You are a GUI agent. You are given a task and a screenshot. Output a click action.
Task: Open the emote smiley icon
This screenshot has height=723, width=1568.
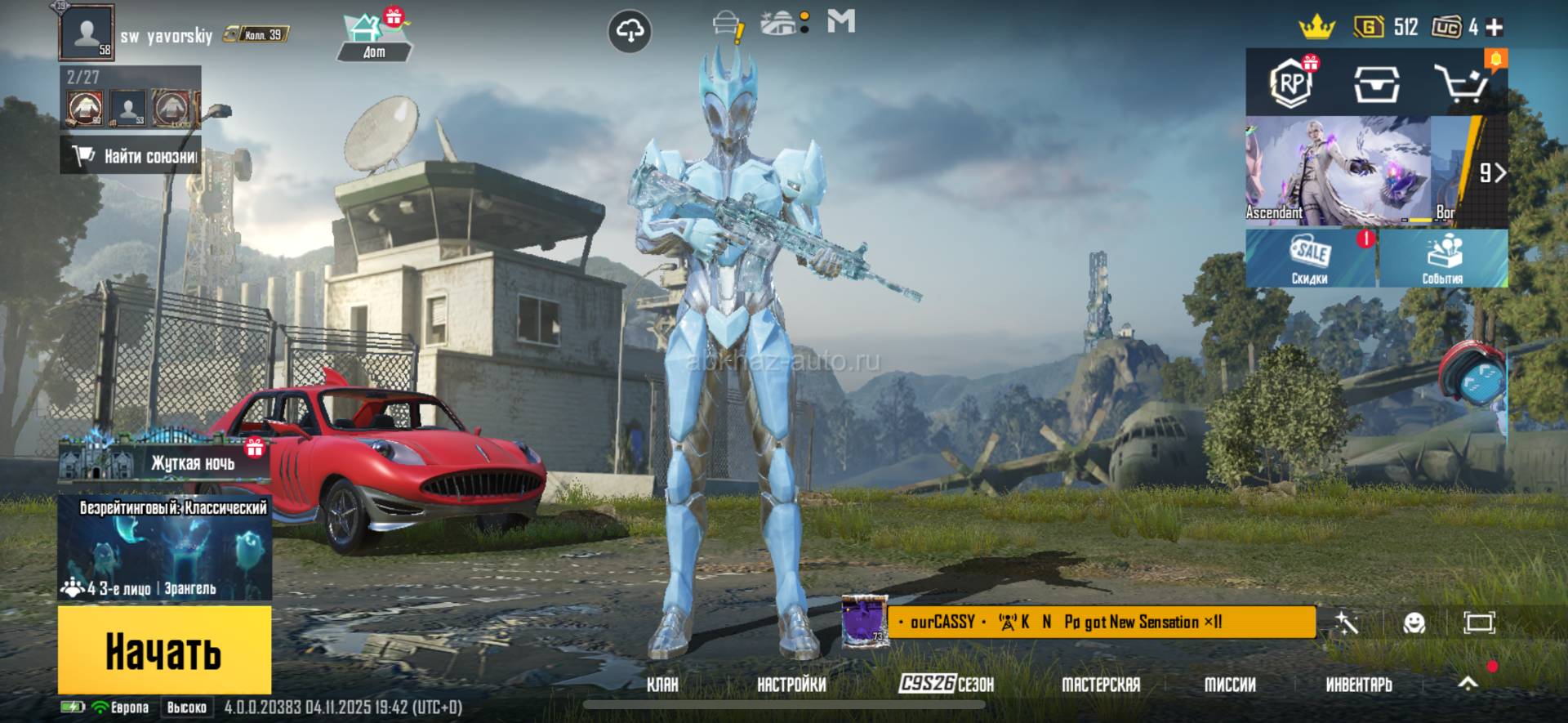[x=1414, y=623]
